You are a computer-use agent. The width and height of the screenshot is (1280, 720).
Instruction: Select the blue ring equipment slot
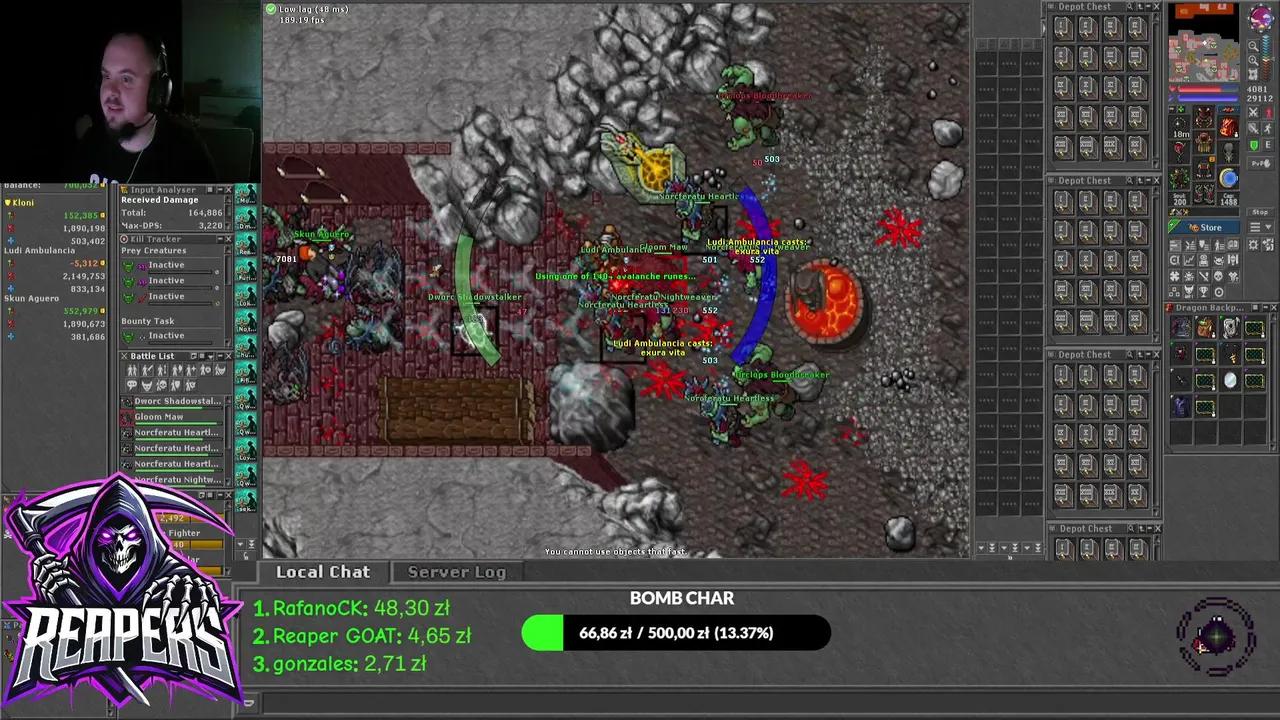(1229, 178)
